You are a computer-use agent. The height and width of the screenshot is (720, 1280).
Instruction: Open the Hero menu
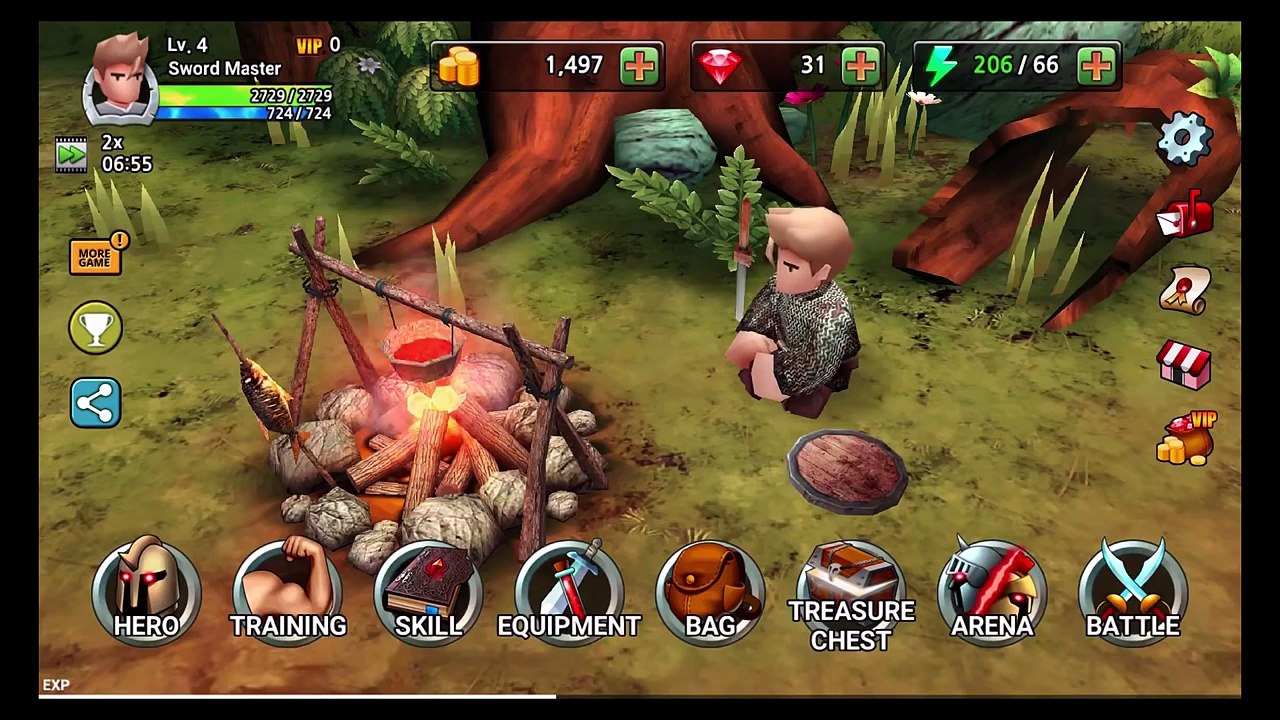click(146, 592)
